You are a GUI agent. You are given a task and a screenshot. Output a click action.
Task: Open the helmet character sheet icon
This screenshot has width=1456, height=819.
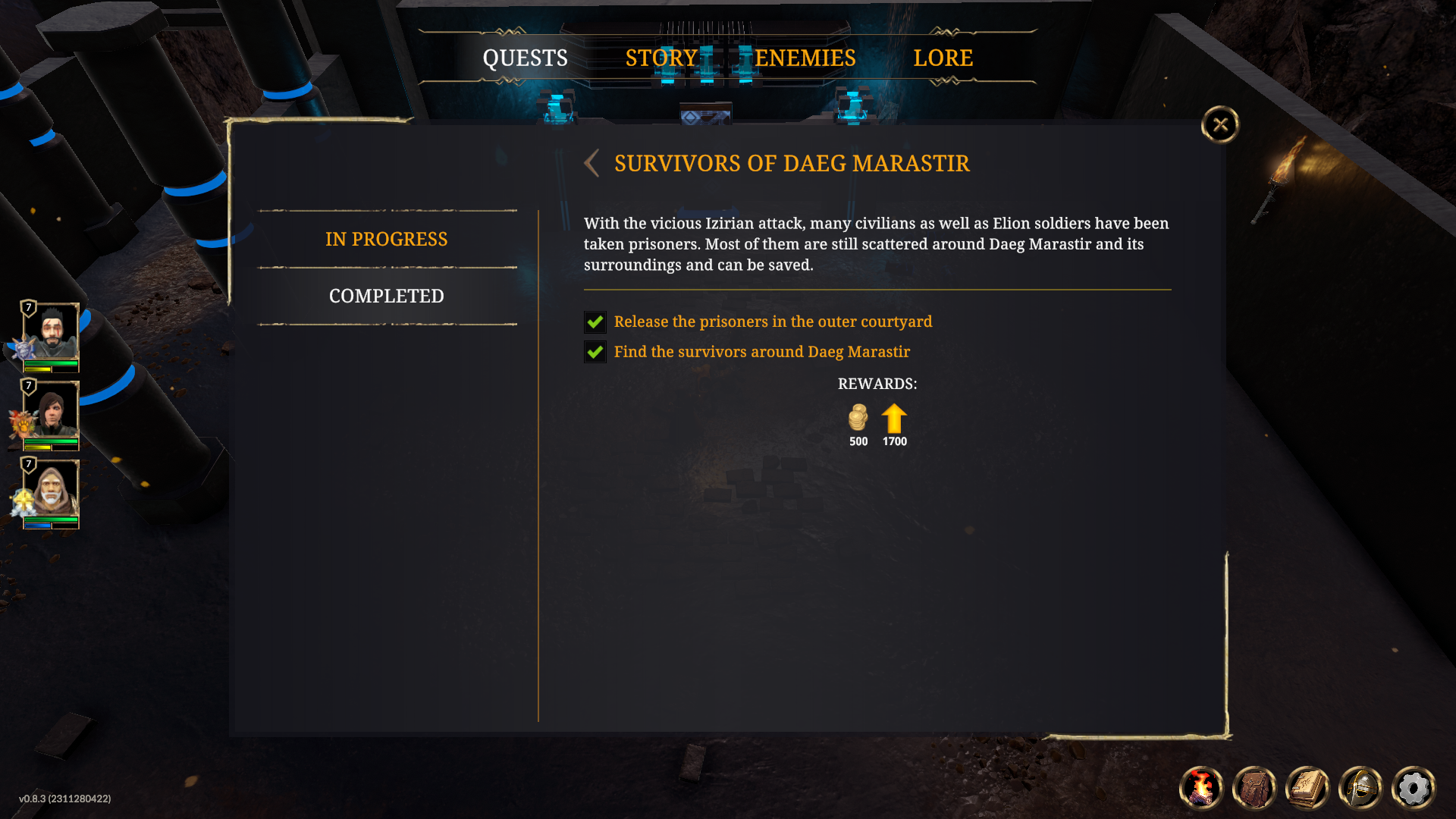click(1360, 788)
